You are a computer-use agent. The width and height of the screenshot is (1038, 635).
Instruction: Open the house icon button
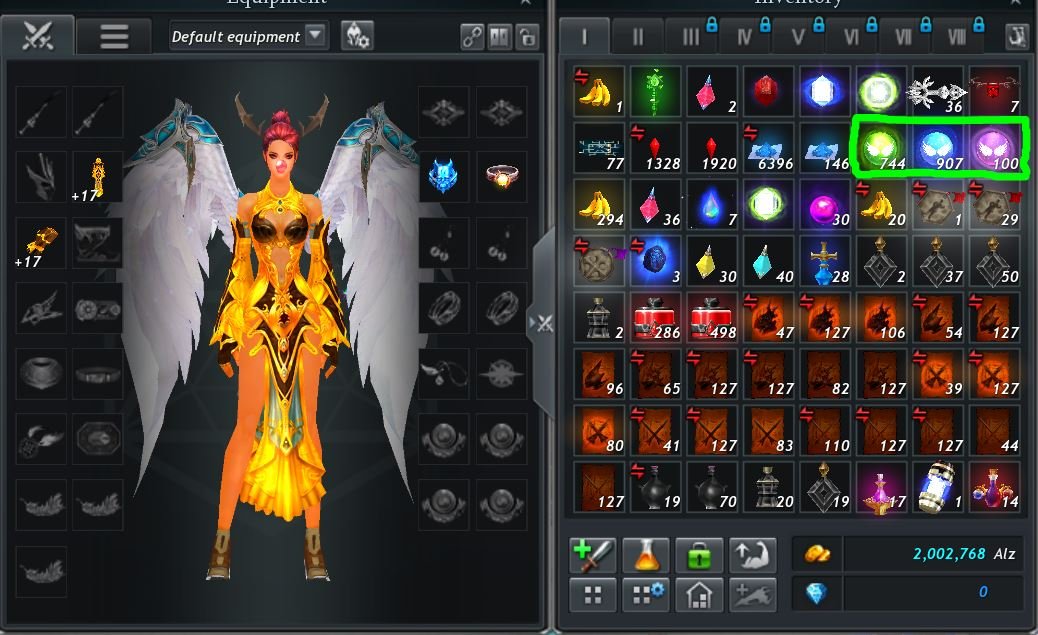[699, 596]
